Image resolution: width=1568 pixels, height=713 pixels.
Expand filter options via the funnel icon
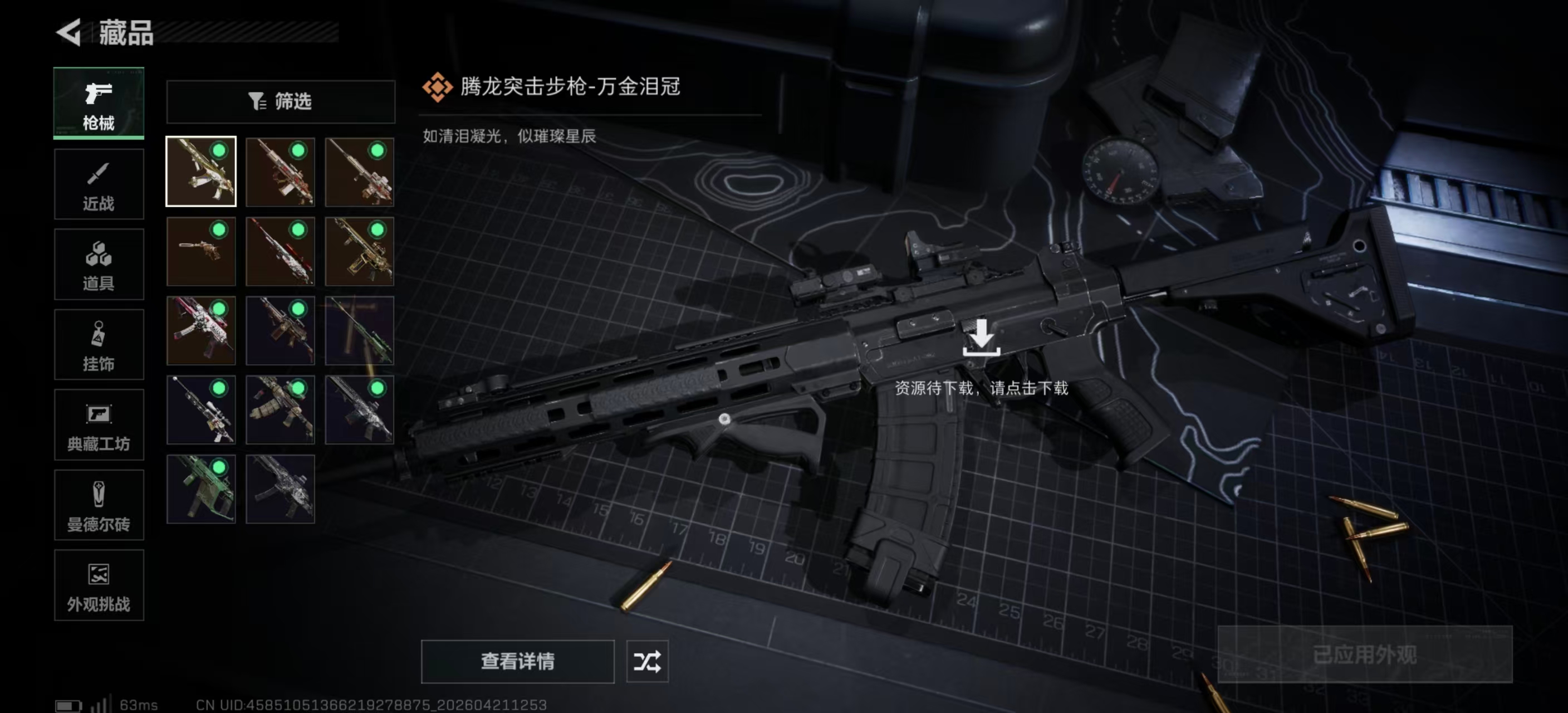(x=256, y=101)
